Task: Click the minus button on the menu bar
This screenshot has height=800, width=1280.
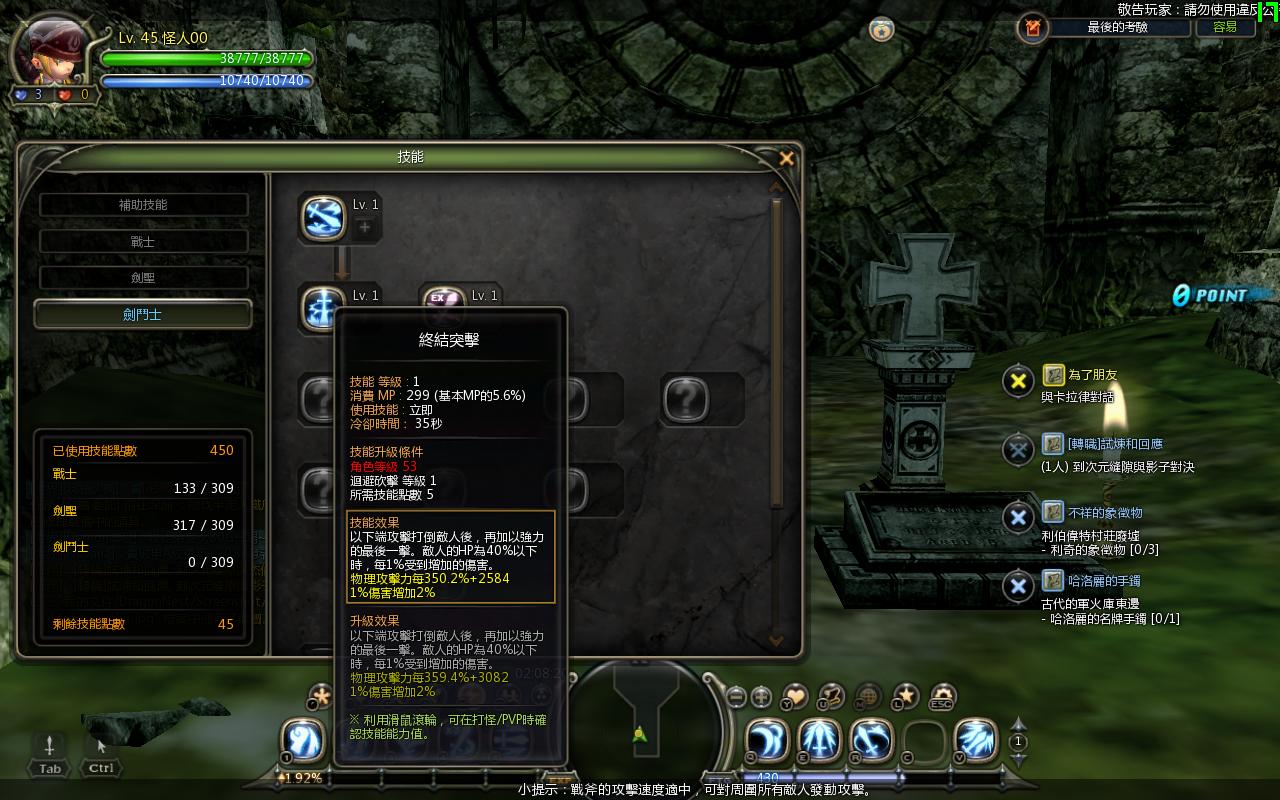Action: tap(736, 697)
